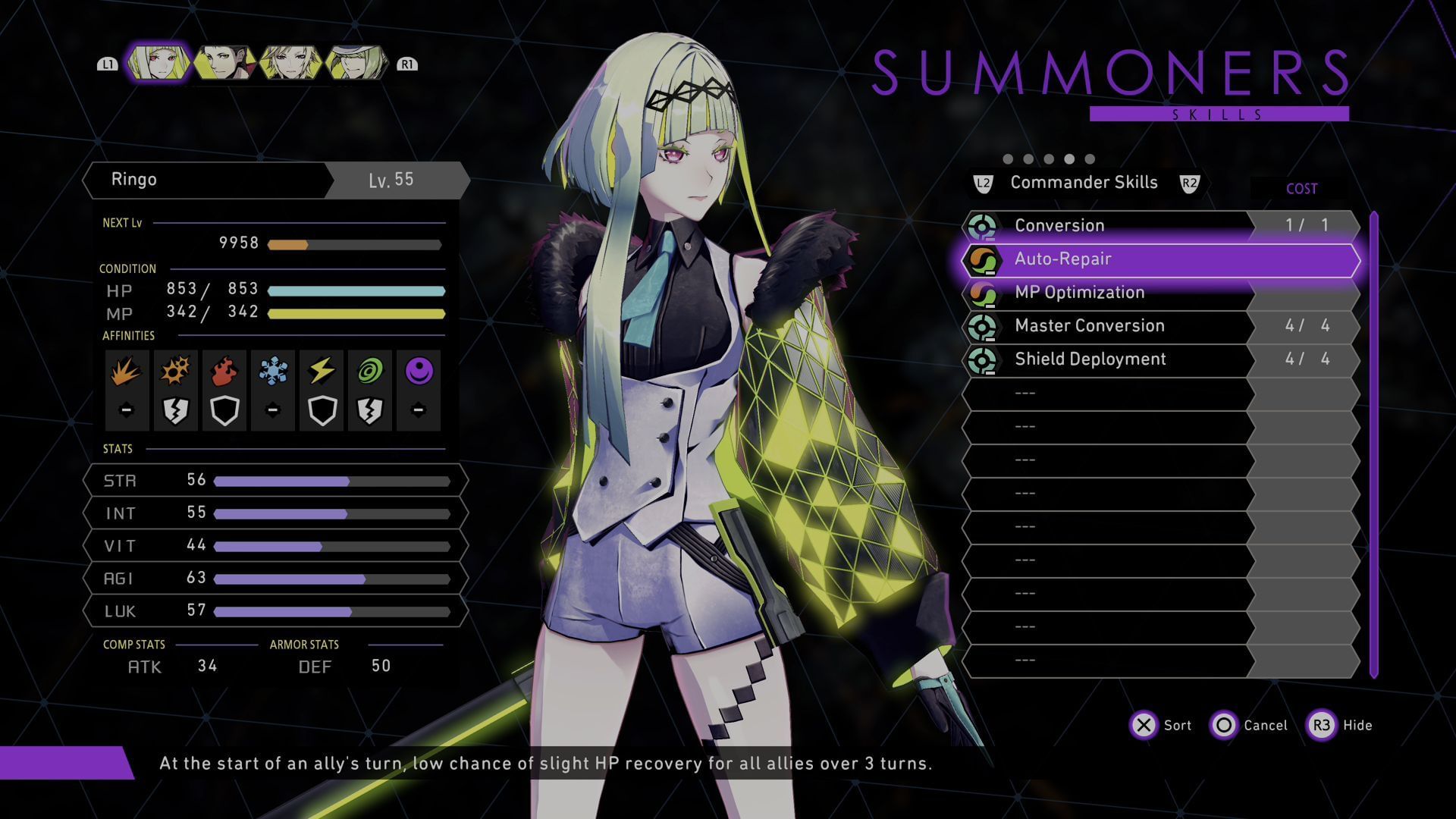Expand the L1 character portrait selector
Viewport: 1456px width, 819px height.
(x=108, y=64)
